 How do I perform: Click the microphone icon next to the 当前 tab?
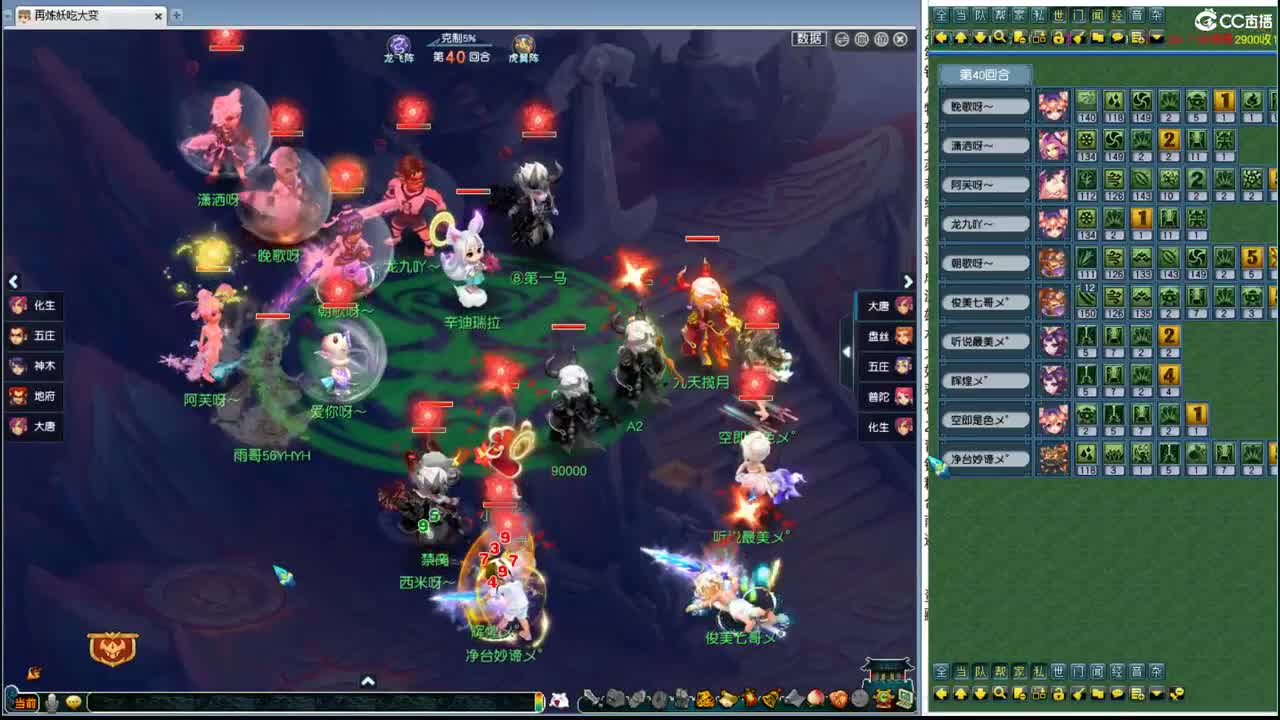(52, 703)
